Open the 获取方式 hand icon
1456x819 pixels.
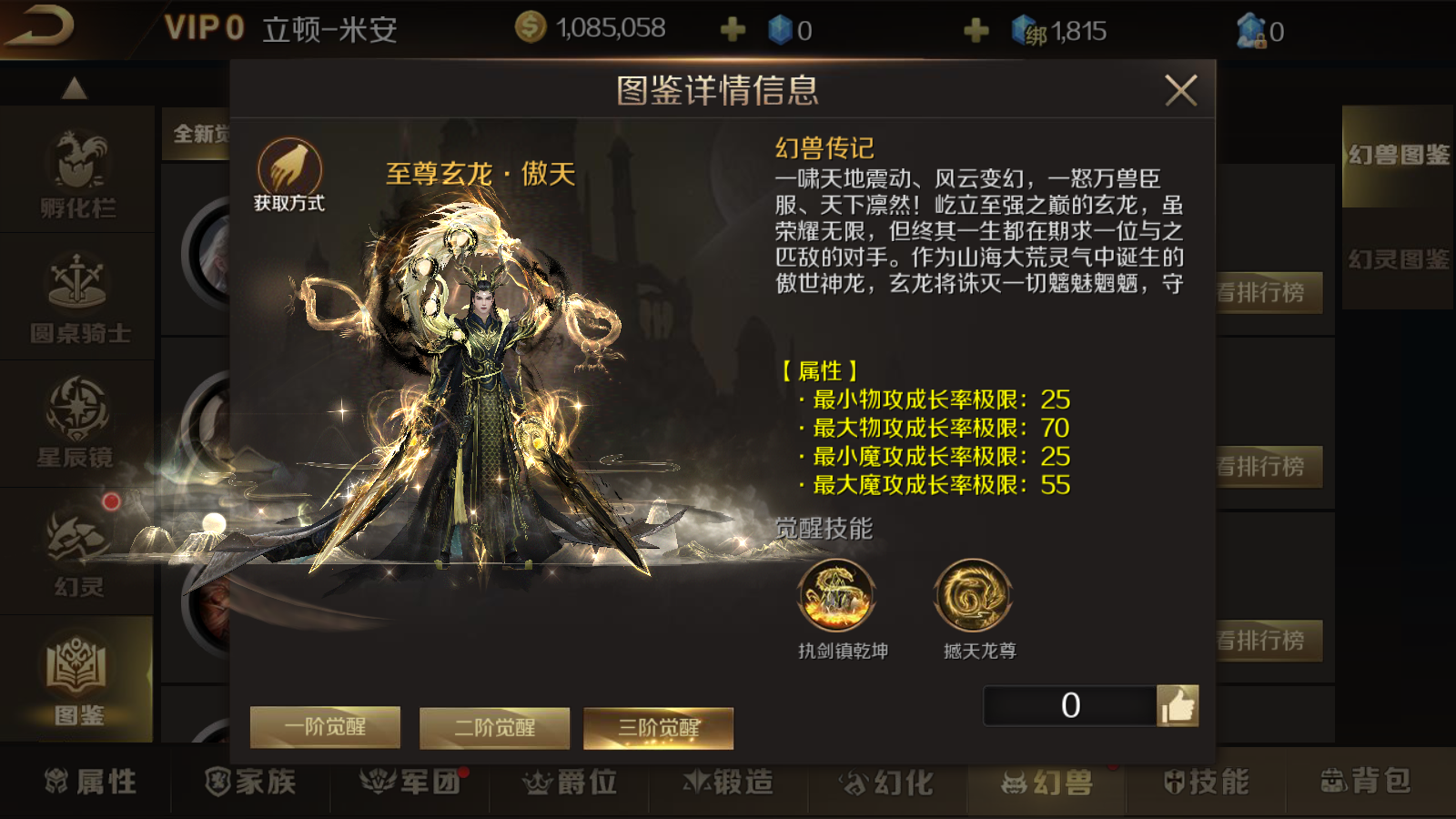[289, 169]
